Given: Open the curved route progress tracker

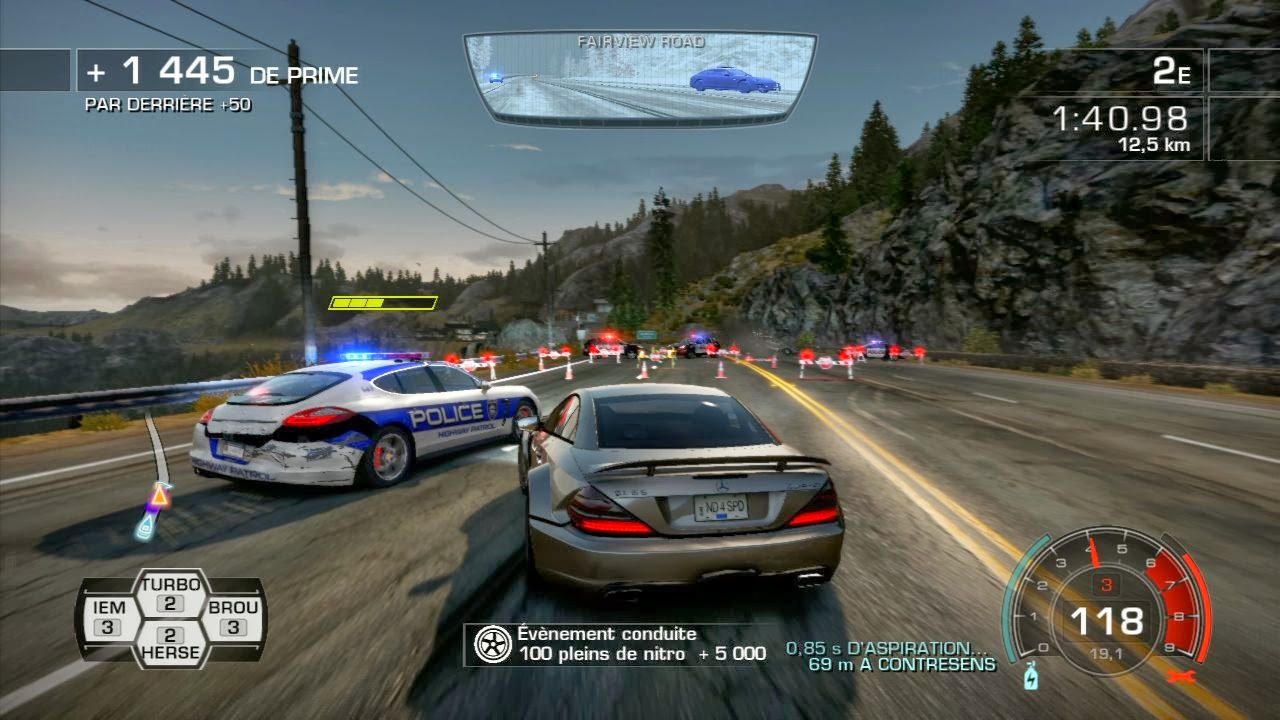Looking at the screenshot, I should coord(154,476).
